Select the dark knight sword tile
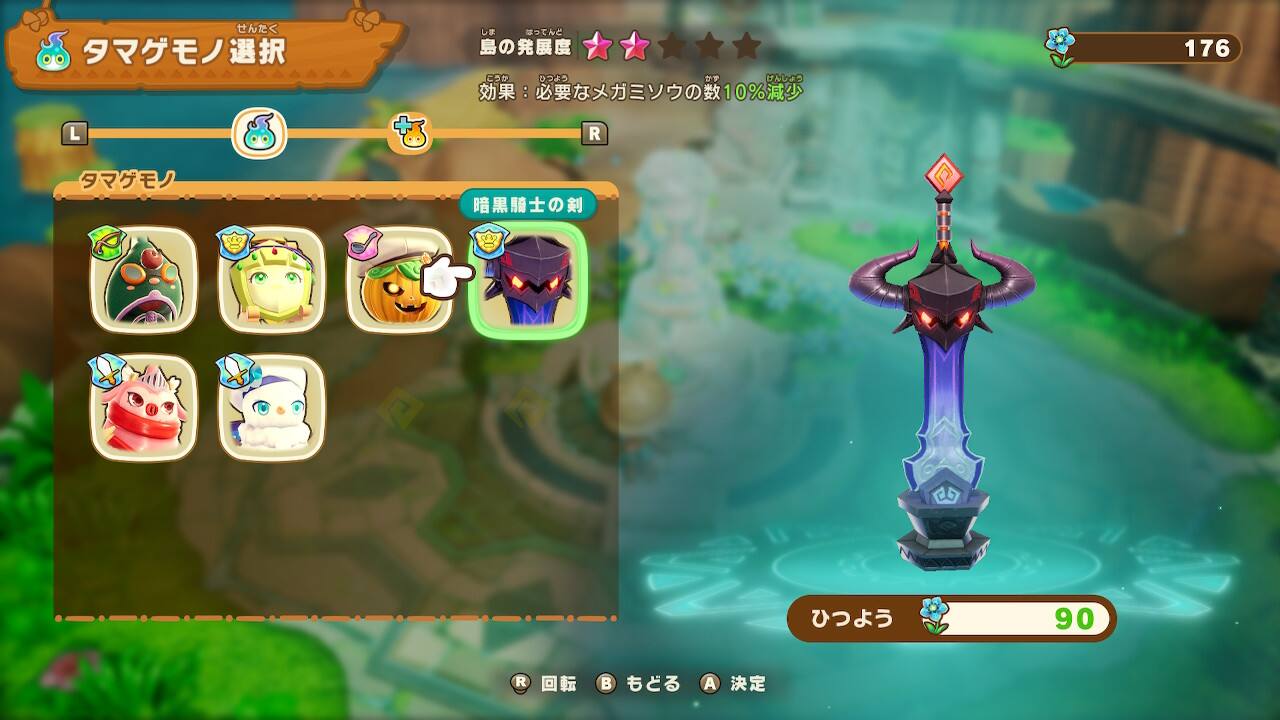1280x720 pixels. pos(527,280)
